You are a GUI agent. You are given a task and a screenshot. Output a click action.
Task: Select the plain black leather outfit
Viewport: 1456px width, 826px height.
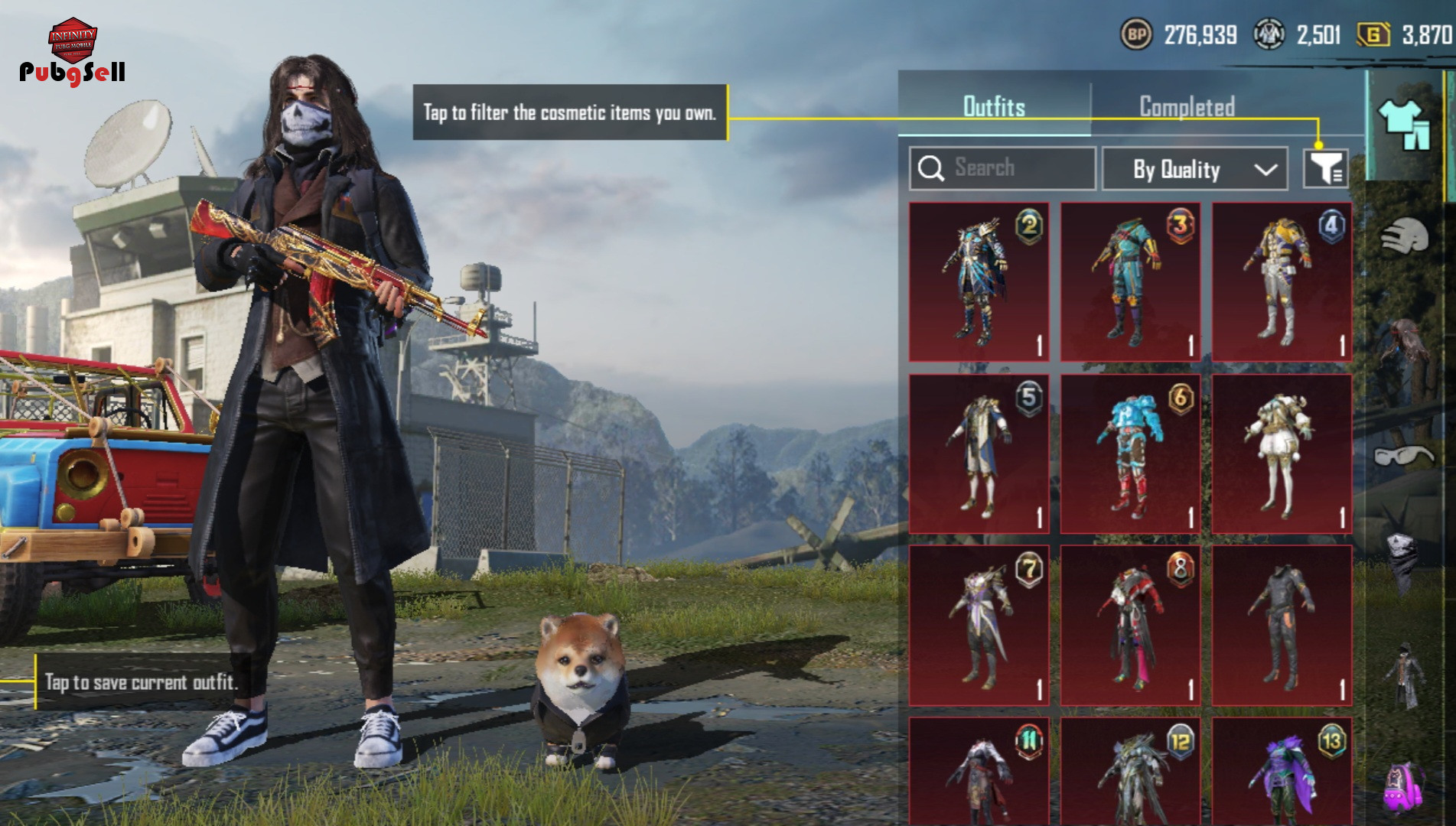[x=1282, y=625]
